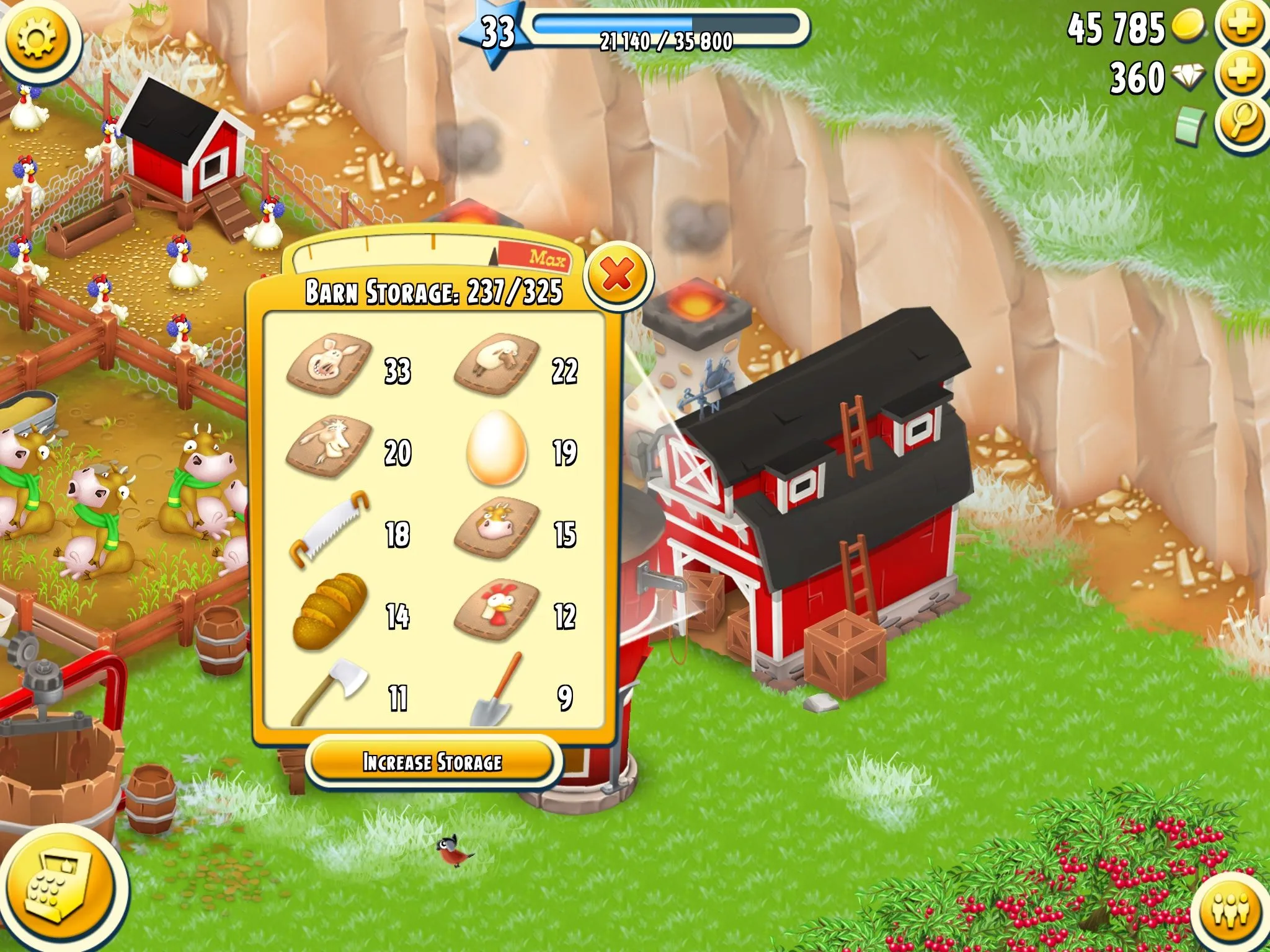
Task: Select the sheep feed item in barn
Action: (496, 365)
